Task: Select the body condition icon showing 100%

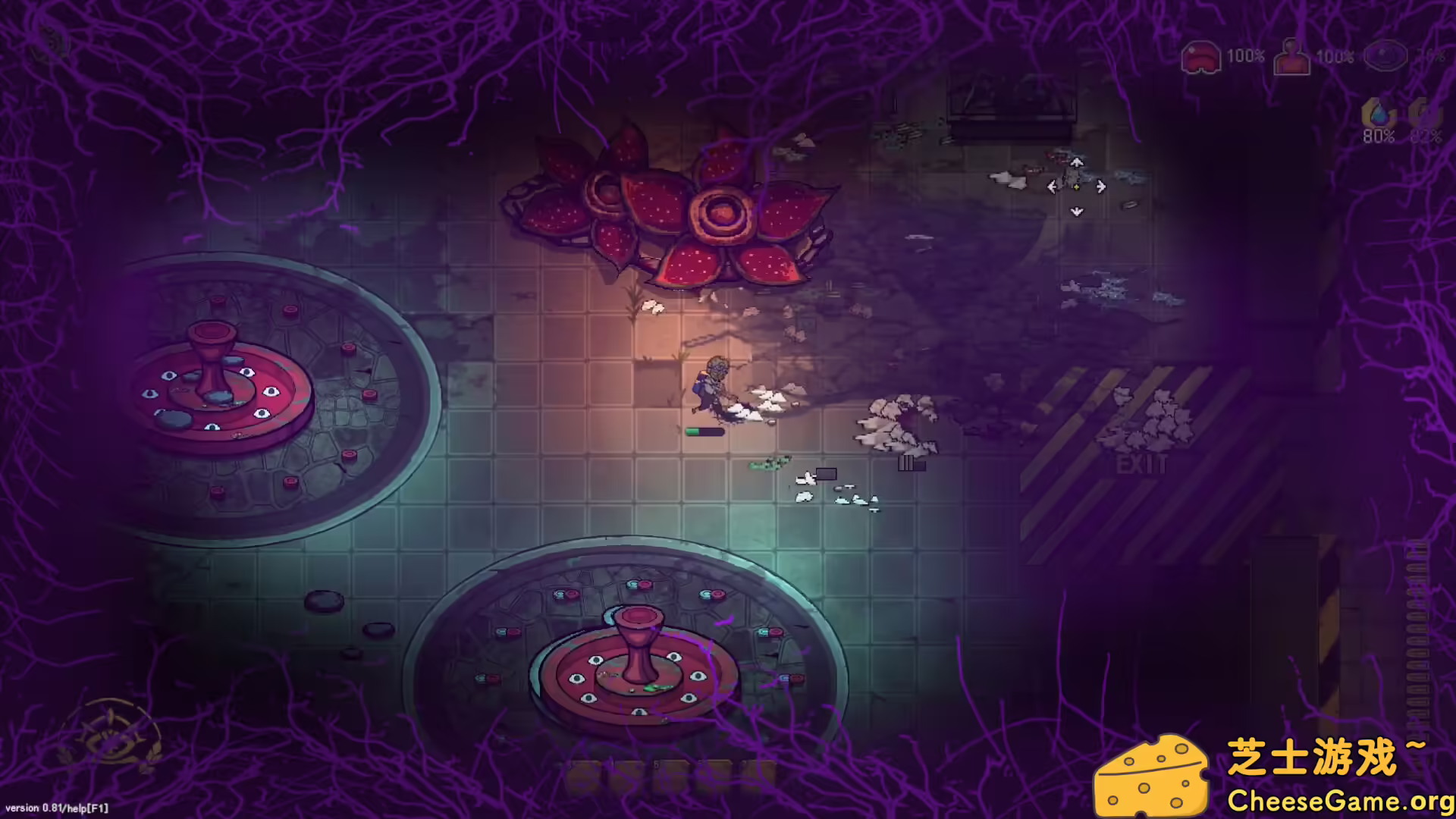Action: click(x=1291, y=55)
